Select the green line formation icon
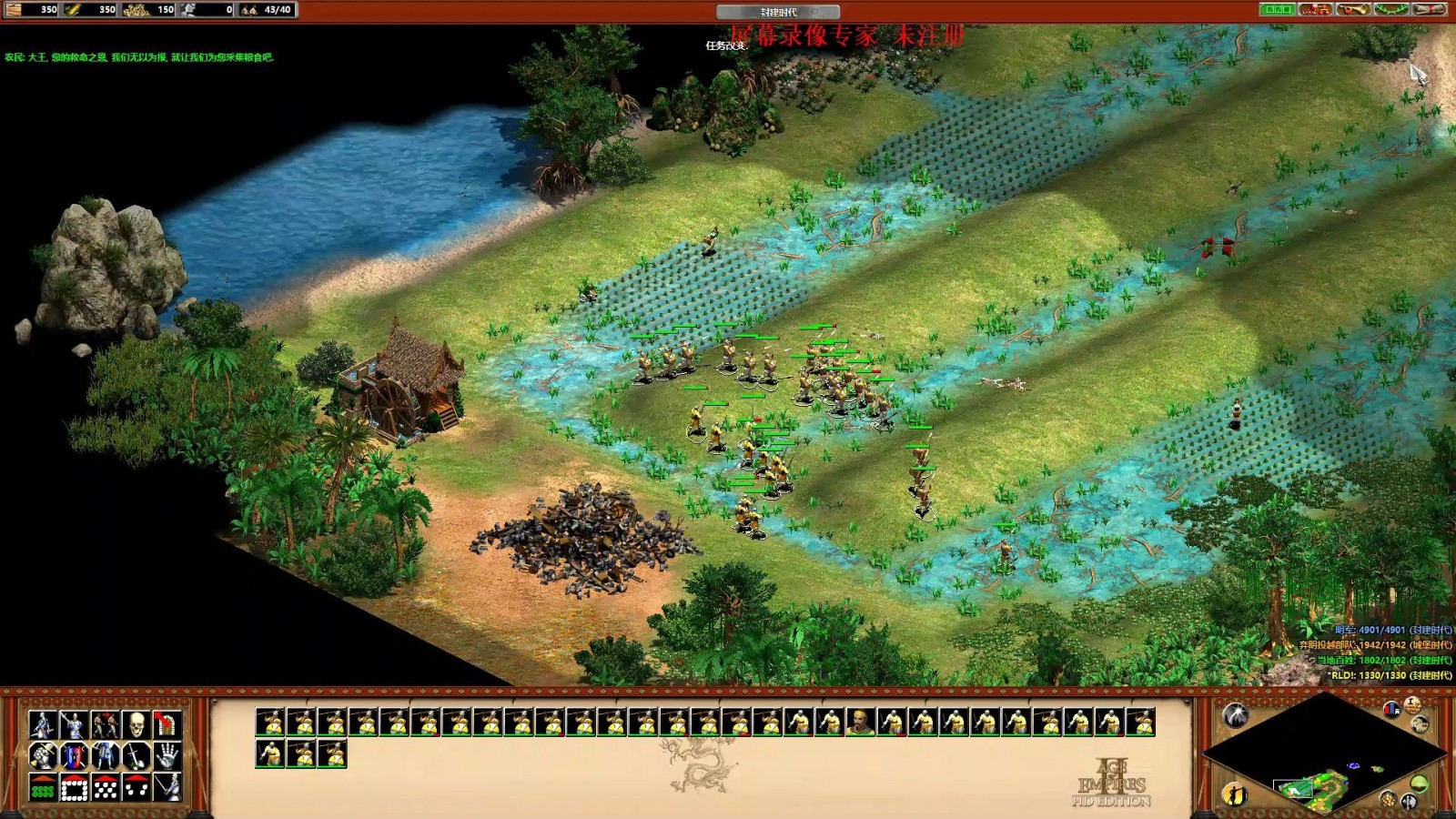This screenshot has width=1456, height=819. [x=43, y=787]
